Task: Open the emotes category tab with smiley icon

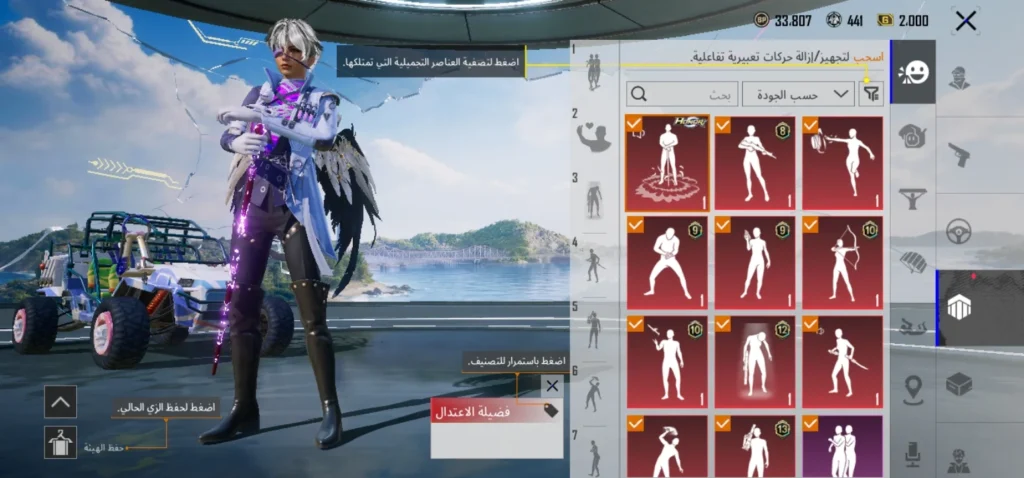Action: pyautogui.click(x=912, y=72)
